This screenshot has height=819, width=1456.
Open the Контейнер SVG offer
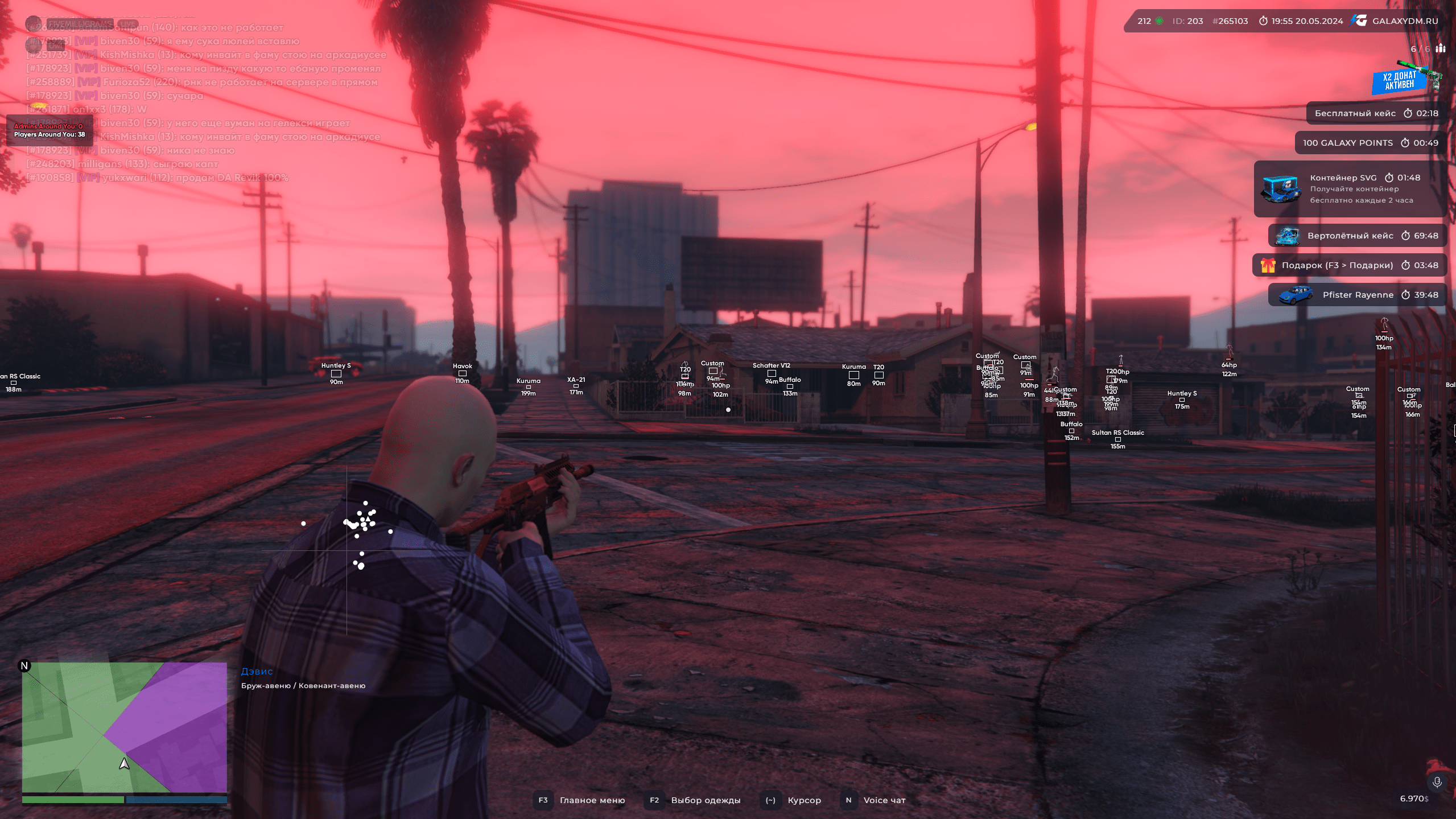point(1350,189)
